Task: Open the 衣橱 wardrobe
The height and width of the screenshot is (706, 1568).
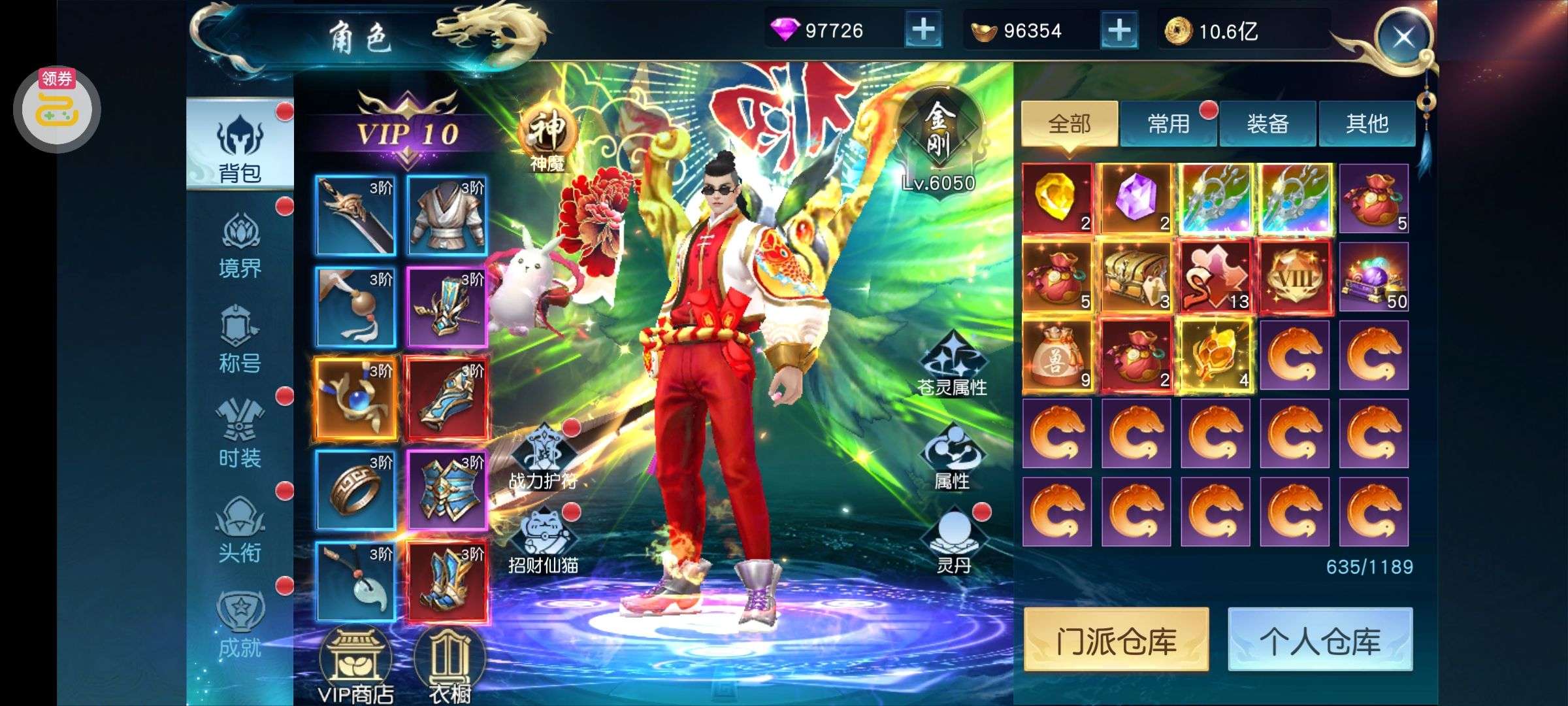Action: coord(449,667)
